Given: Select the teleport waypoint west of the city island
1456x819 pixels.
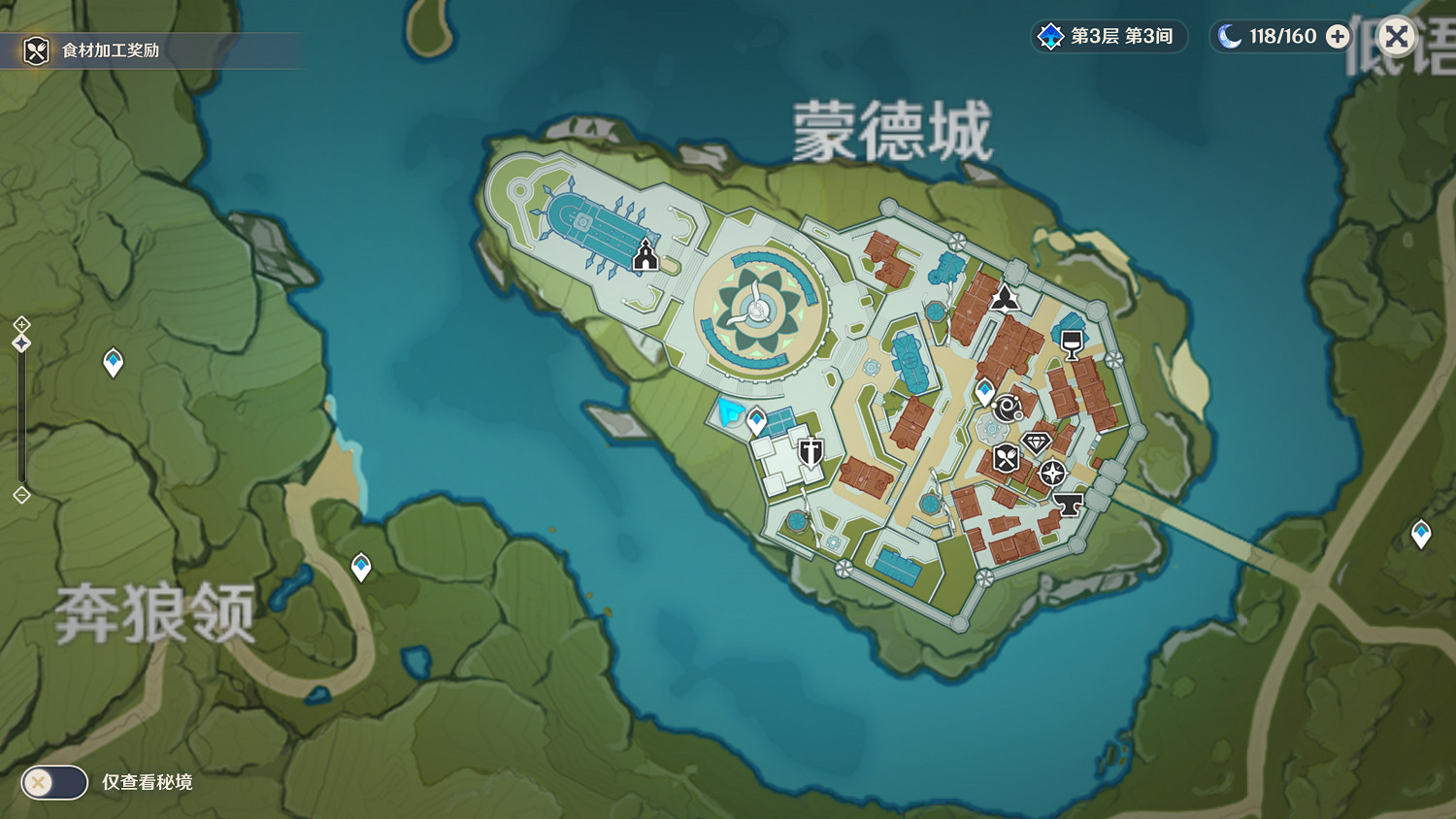Looking at the screenshot, I should [x=111, y=362].
